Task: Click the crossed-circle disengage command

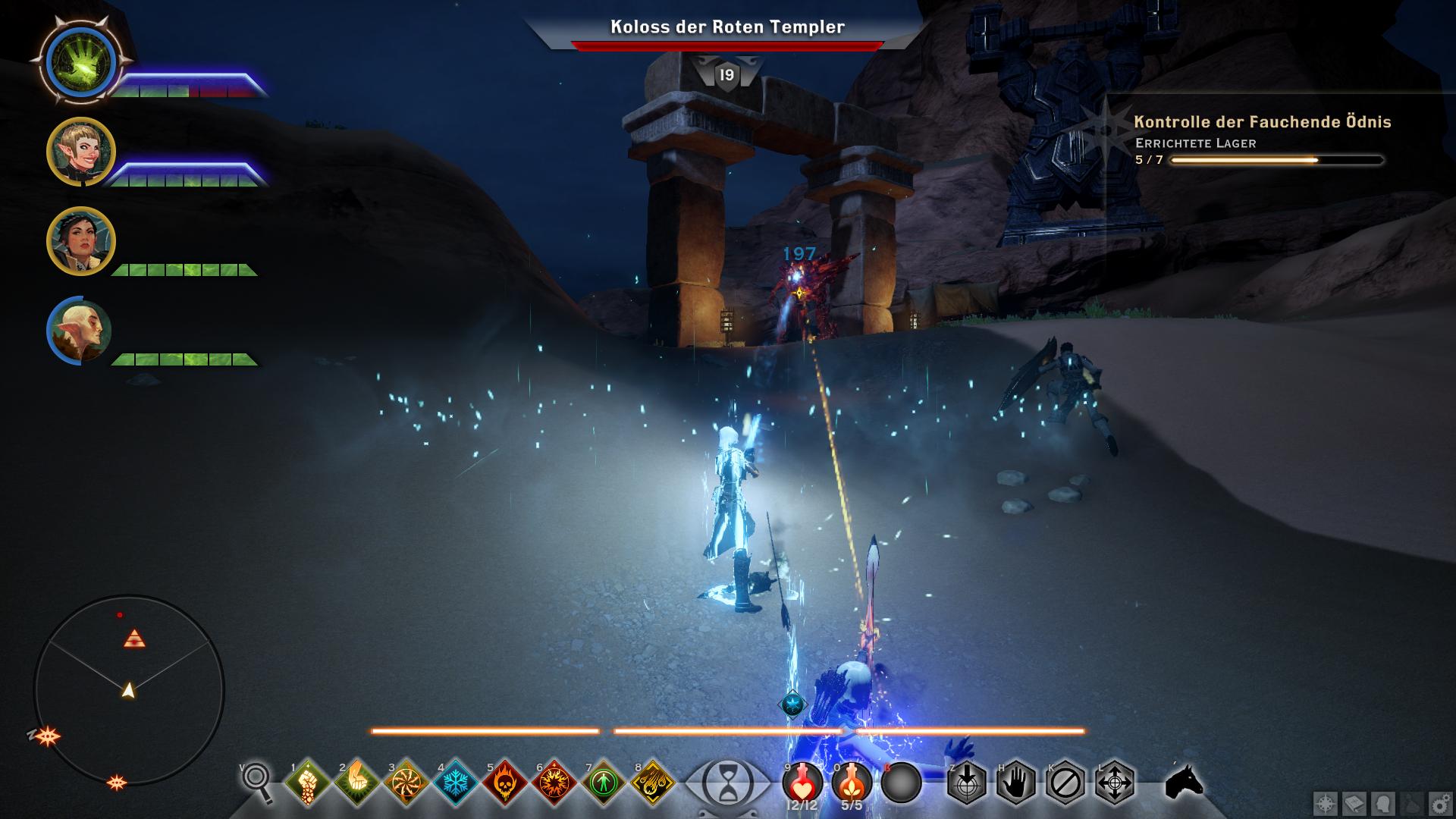Action: coord(1065,782)
